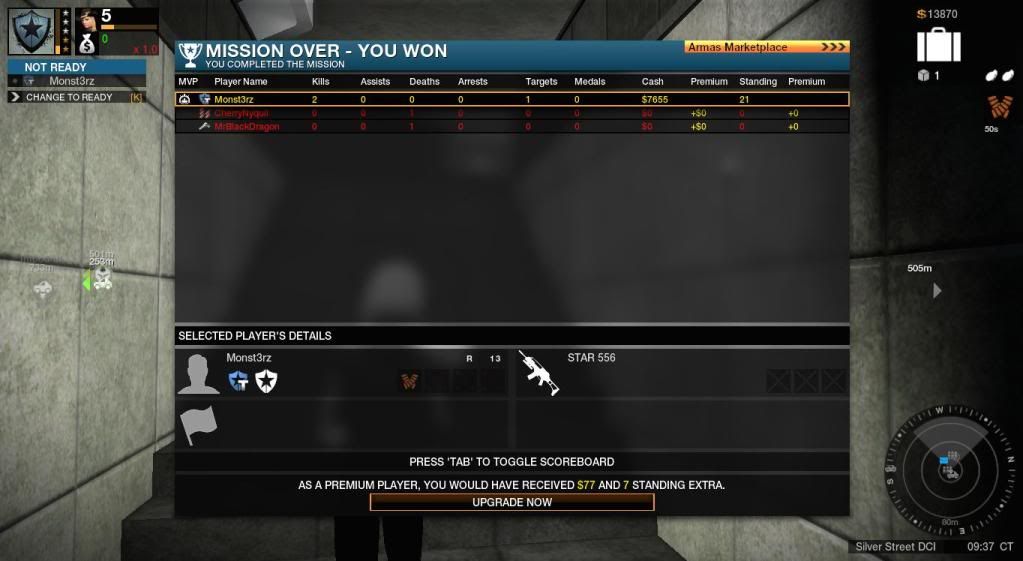The height and width of the screenshot is (561, 1023).
Task: Select the Monst3rz scoreboard row
Action: pyautogui.click(x=512, y=99)
